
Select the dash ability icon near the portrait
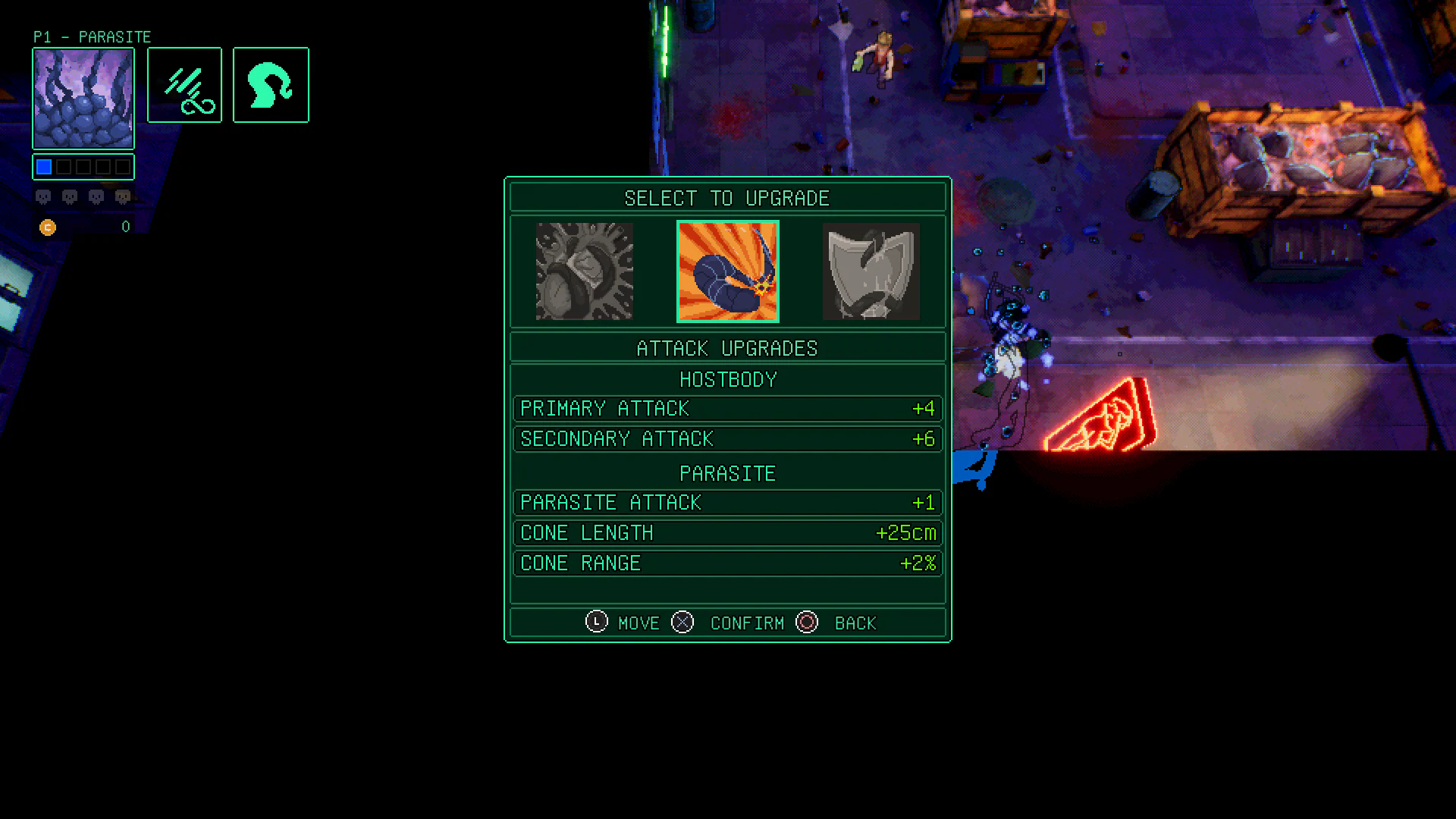[184, 84]
